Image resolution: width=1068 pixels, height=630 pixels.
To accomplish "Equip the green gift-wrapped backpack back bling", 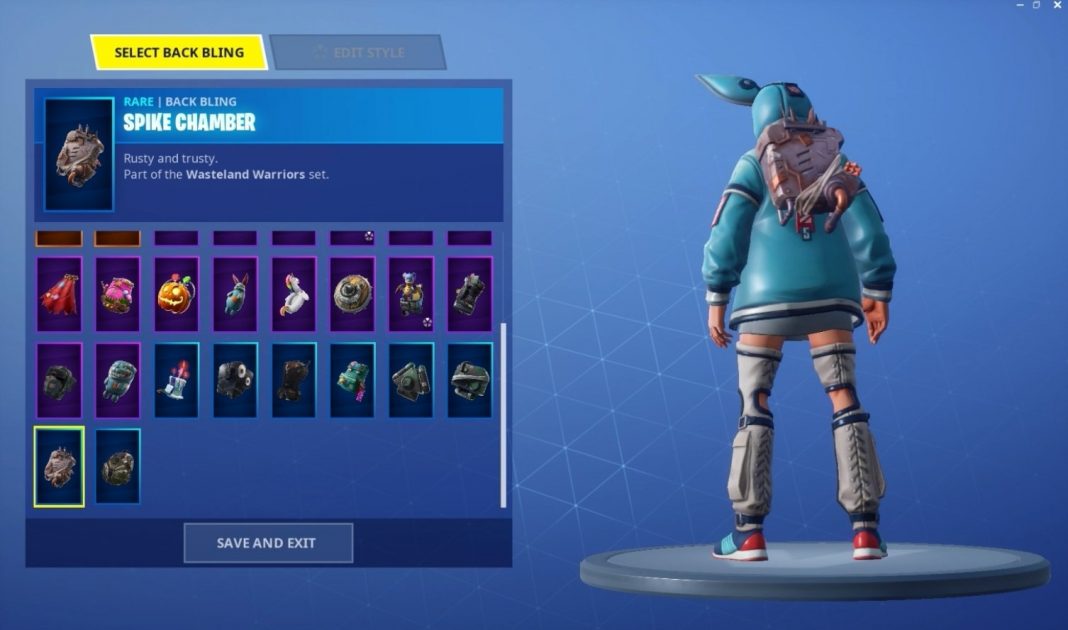I will point(353,380).
